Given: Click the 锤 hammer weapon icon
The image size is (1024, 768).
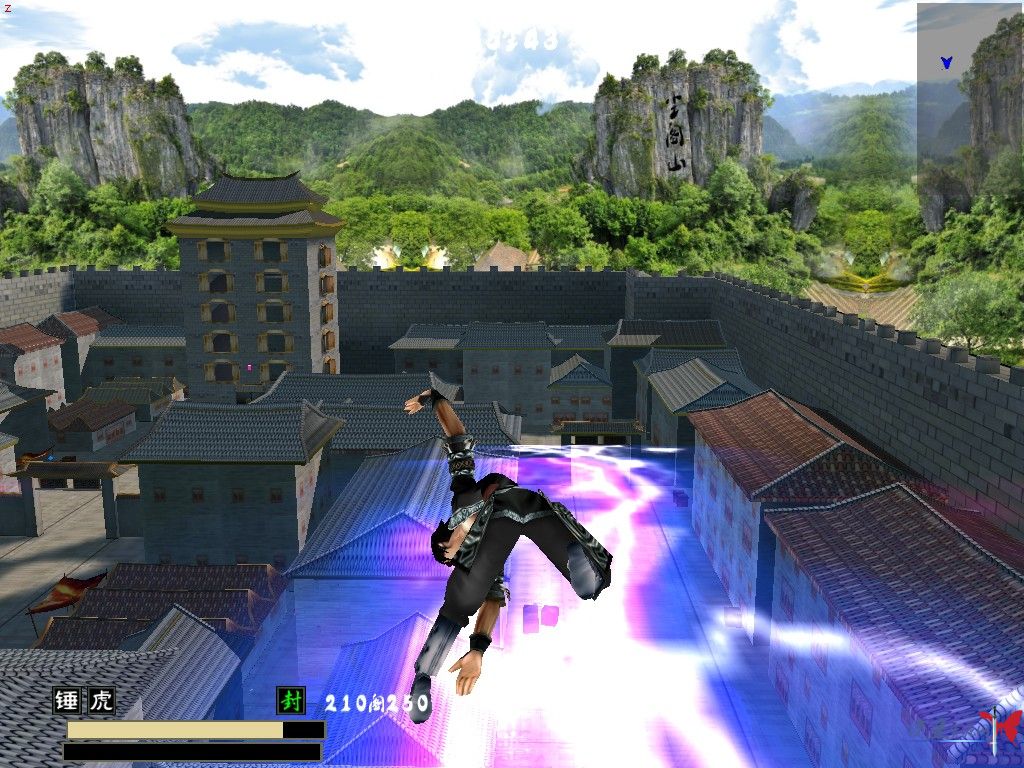Looking at the screenshot, I should point(67,700).
